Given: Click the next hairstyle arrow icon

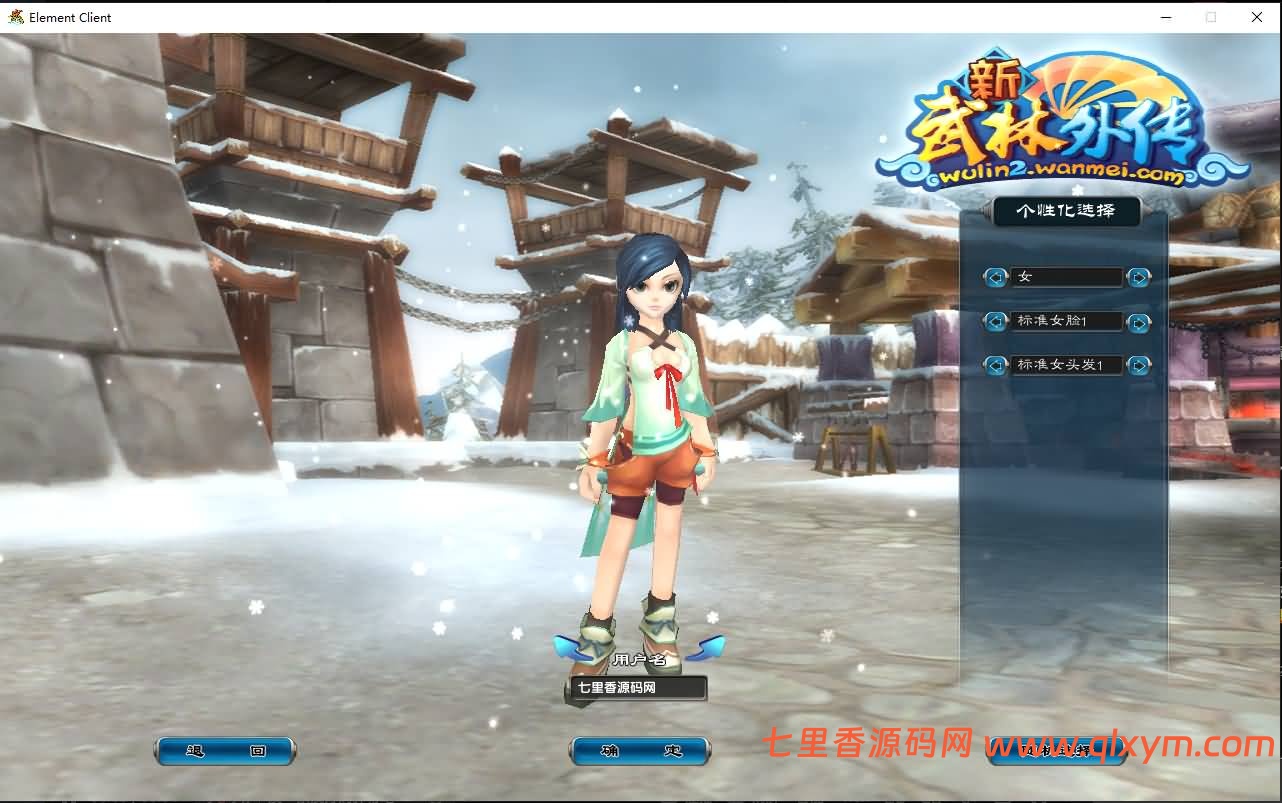Looking at the screenshot, I should point(1139,365).
